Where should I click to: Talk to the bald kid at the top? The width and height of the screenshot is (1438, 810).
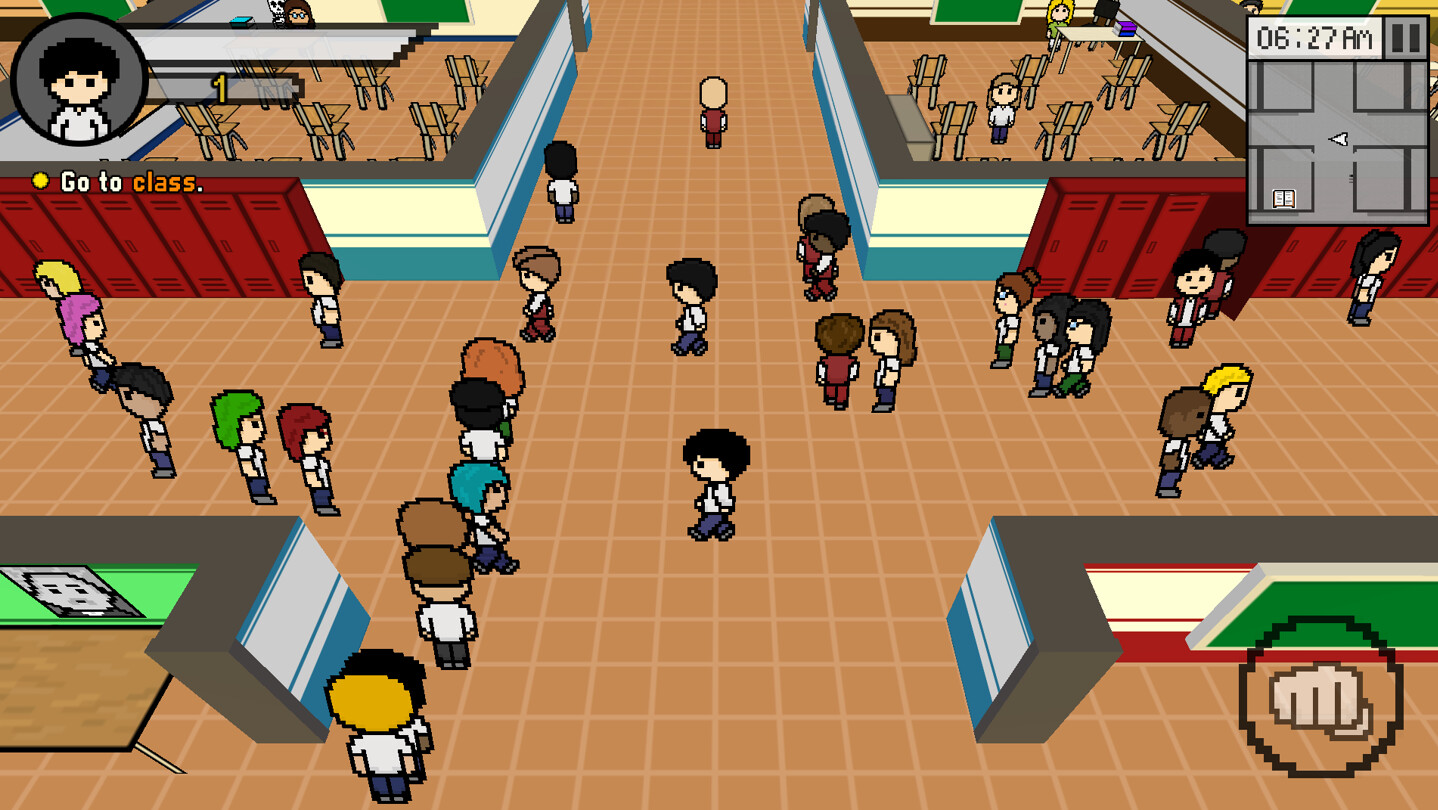click(x=716, y=110)
